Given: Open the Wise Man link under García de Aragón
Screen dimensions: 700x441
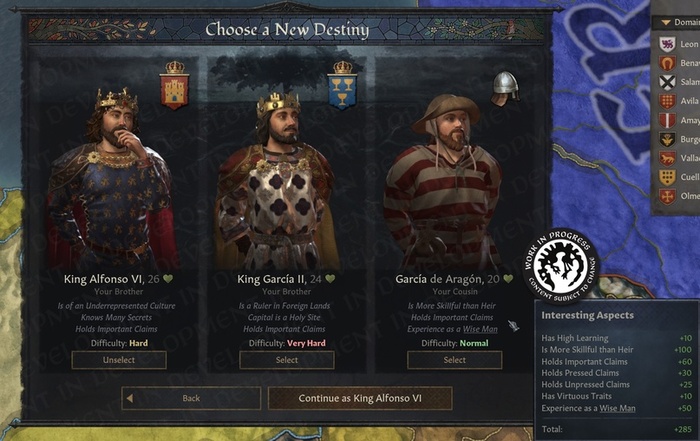Looking at the screenshot, I should (x=479, y=329).
